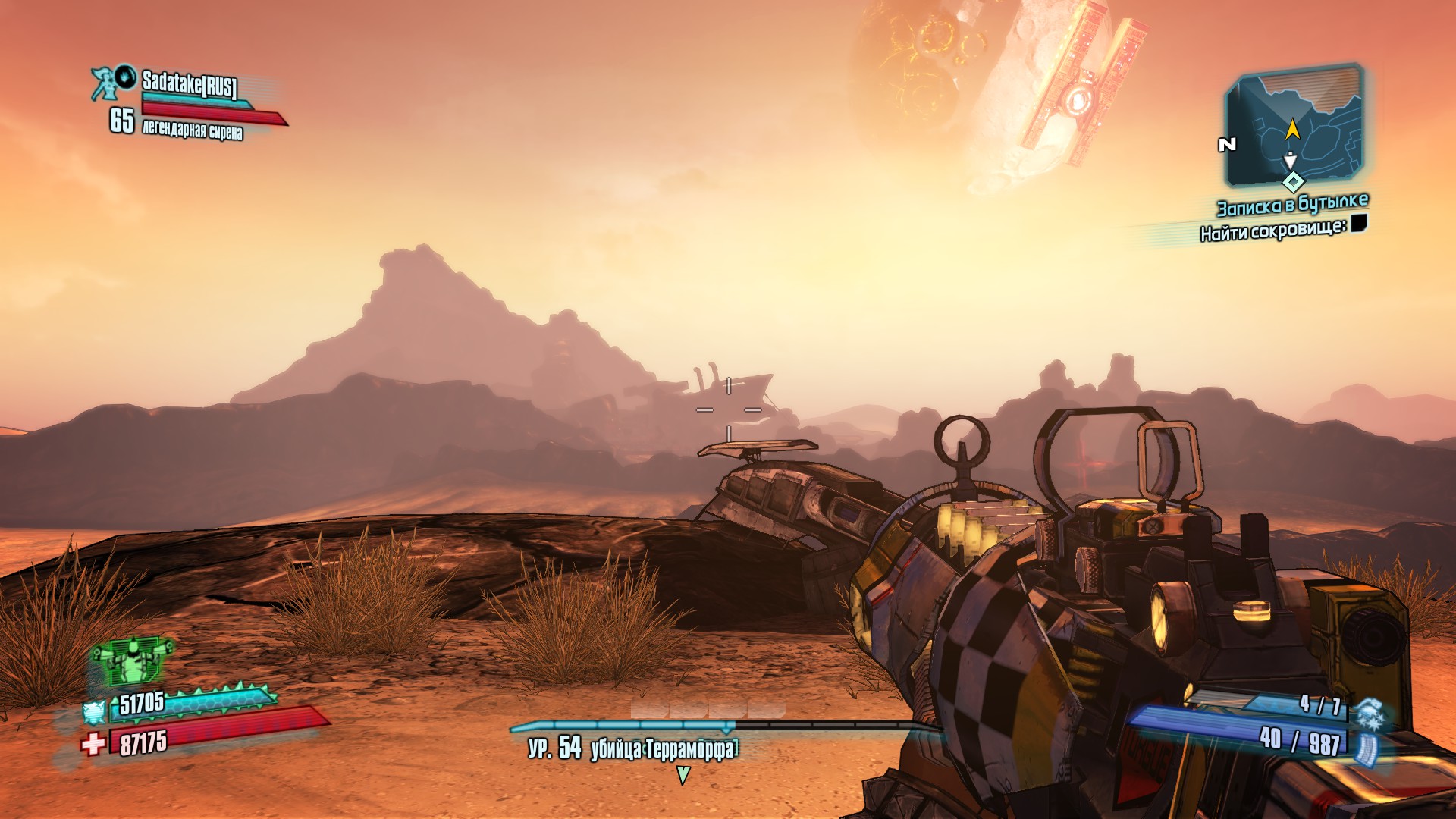Viewport: 1456px width, 819px height.
Task: Select the grenade icon near grenade count
Action: point(1370,714)
